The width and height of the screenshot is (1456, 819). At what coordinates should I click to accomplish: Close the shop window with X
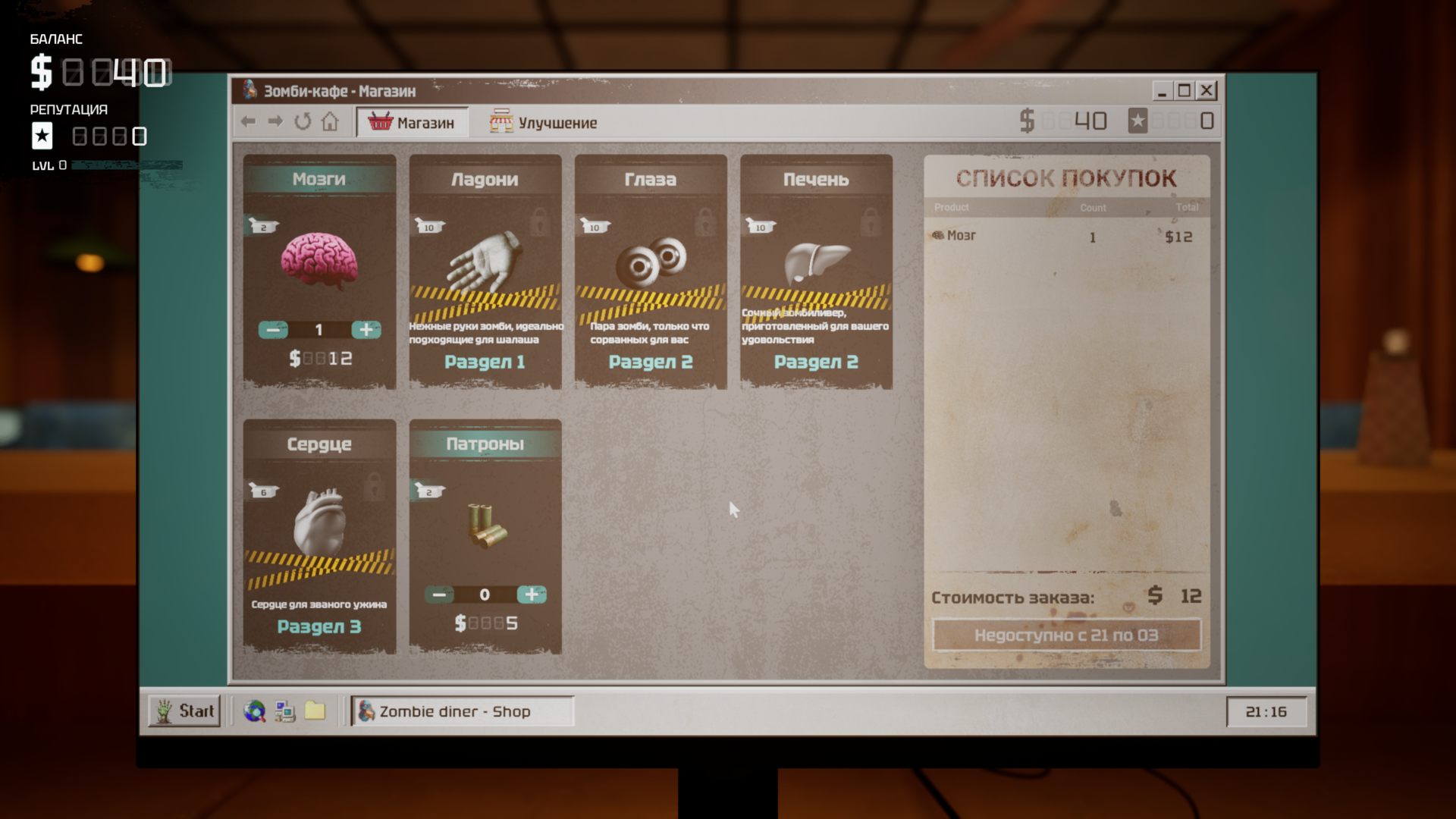(x=1207, y=91)
